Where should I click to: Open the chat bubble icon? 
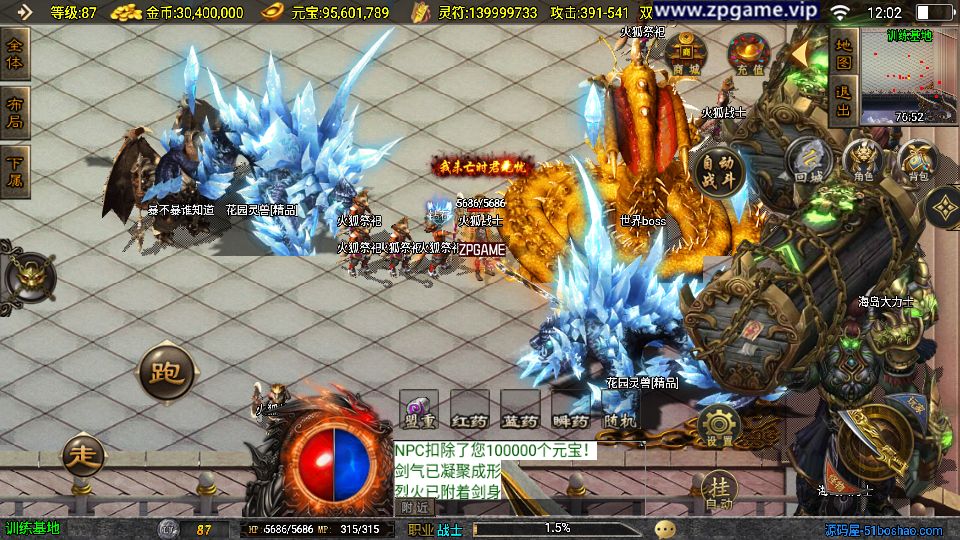point(665,529)
